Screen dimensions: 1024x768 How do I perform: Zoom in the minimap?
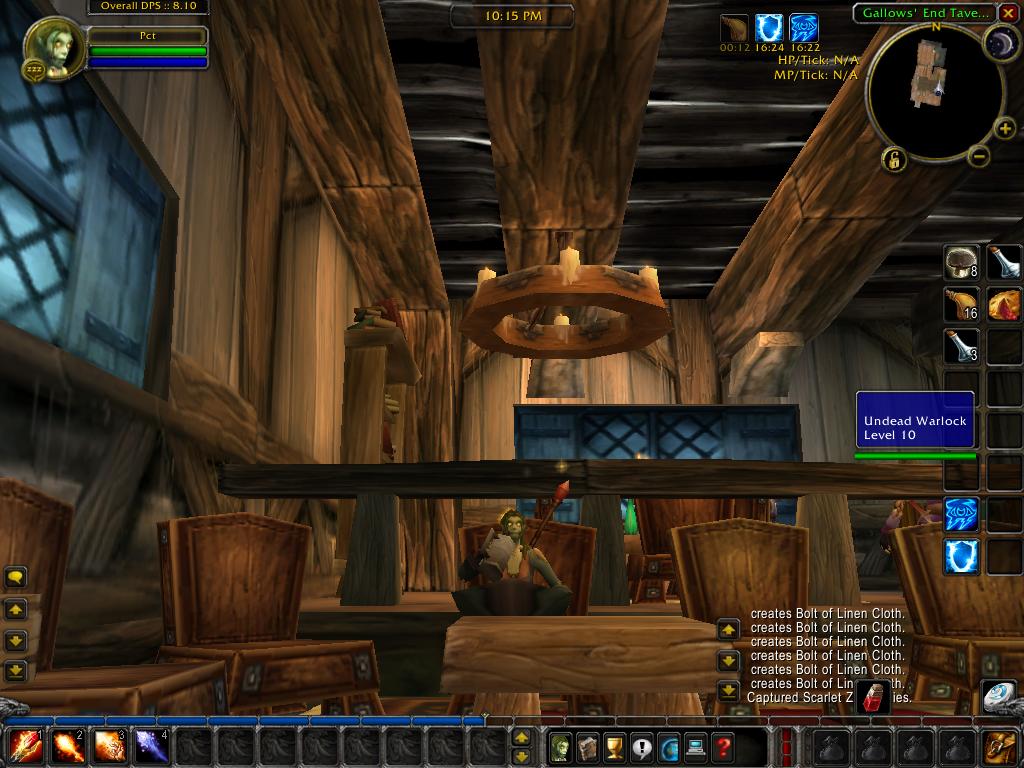1005,129
